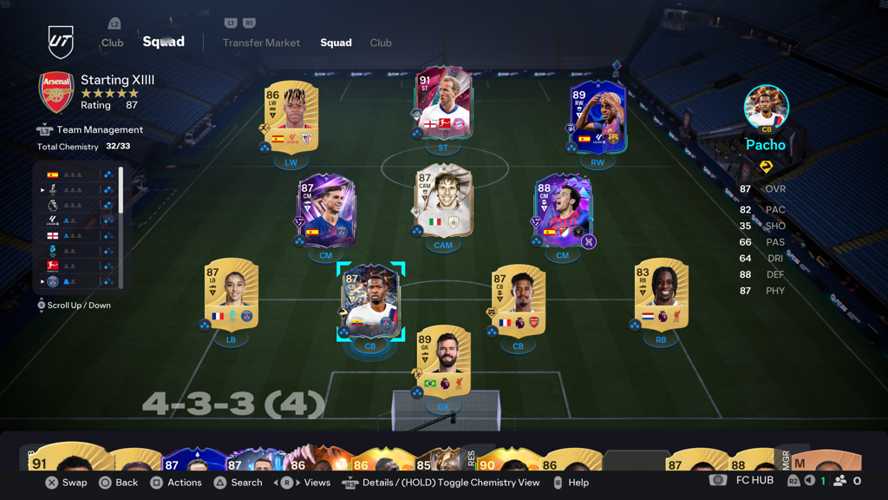
Task: Click the Pacho player portrait
Action: (x=766, y=107)
